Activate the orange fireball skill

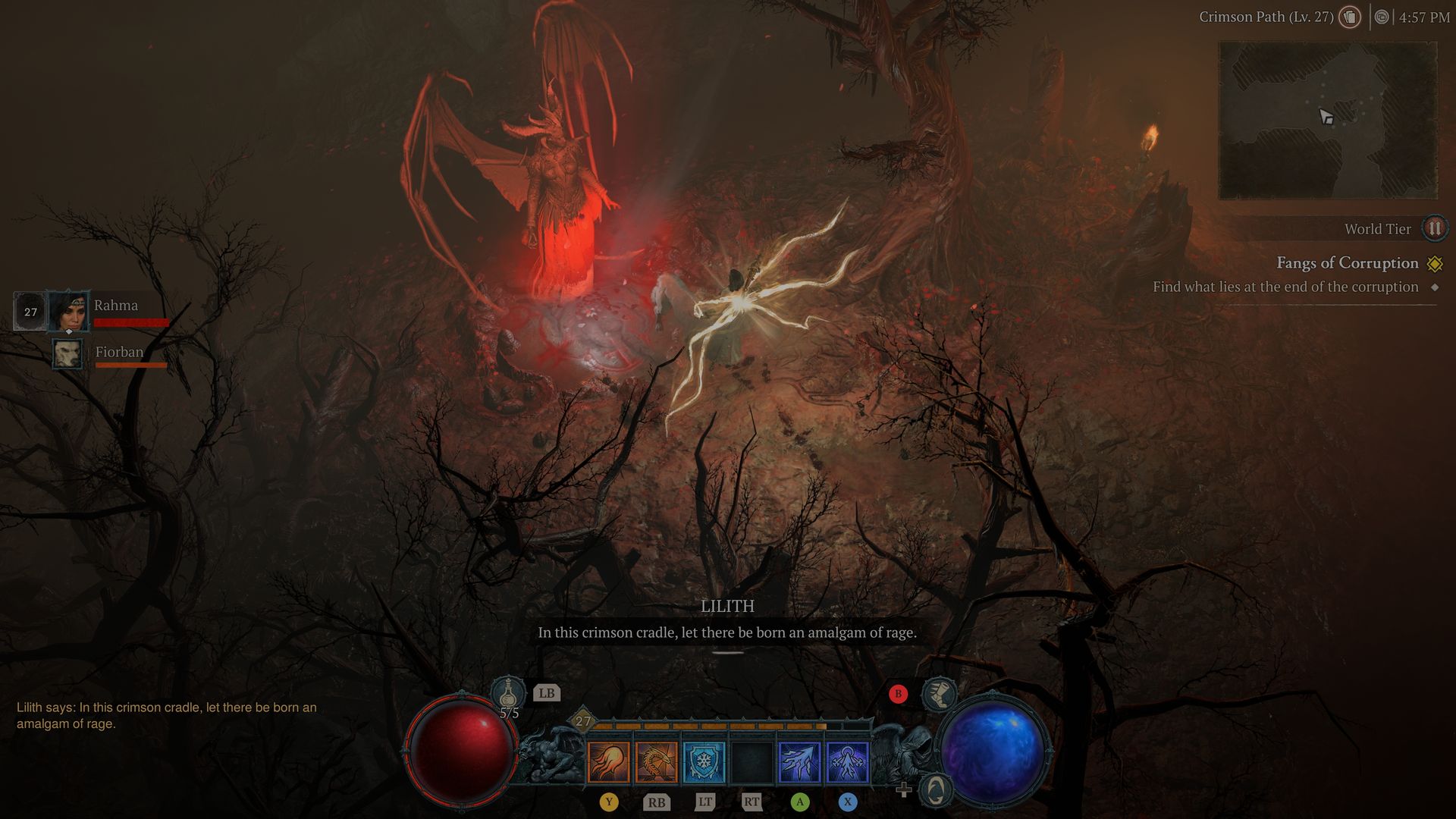[x=608, y=761]
